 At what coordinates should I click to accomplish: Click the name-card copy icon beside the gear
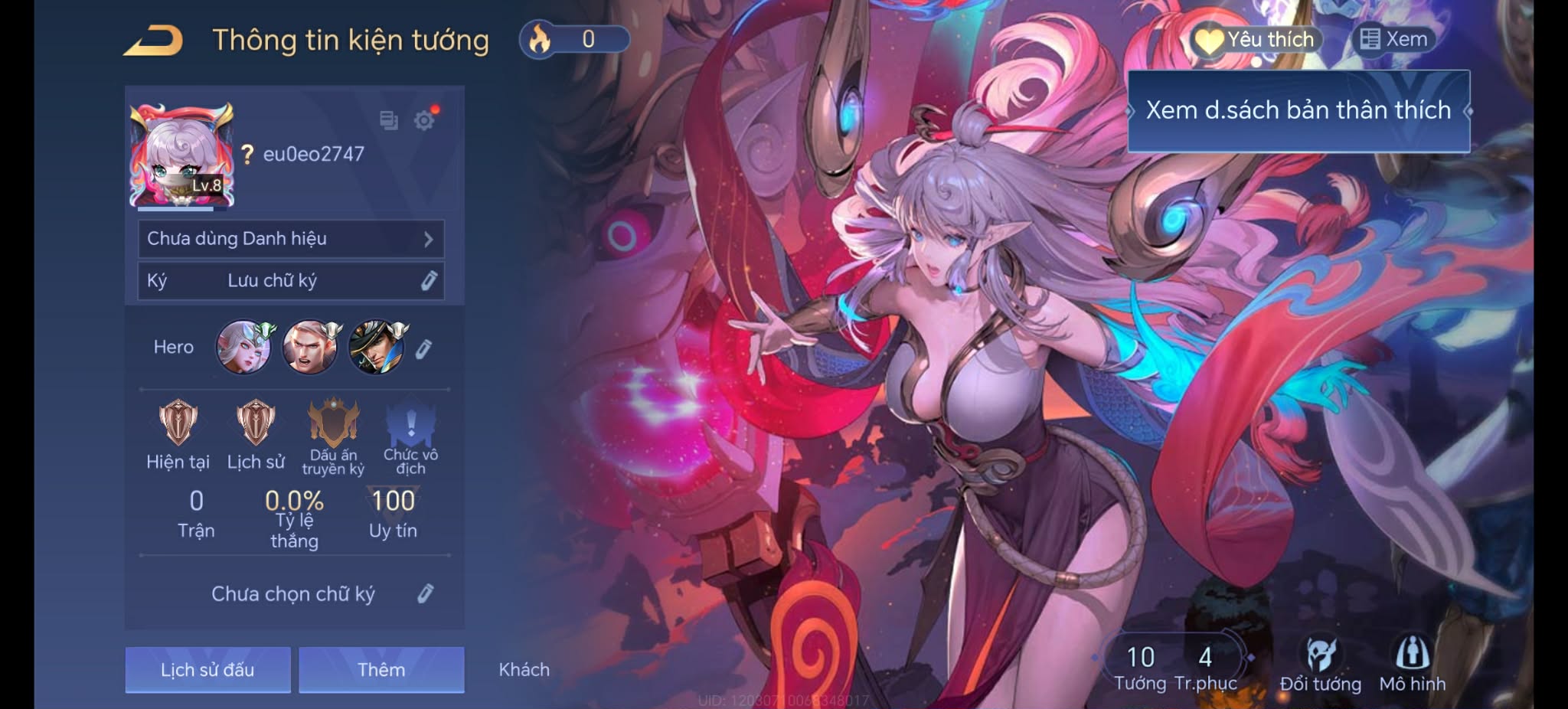pyautogui.click(x=390, y=121)
